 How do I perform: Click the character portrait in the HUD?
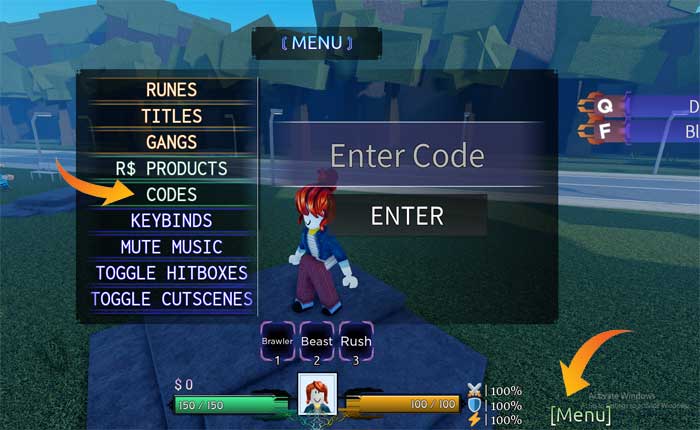pyautogui.click(x=316, y=392)
